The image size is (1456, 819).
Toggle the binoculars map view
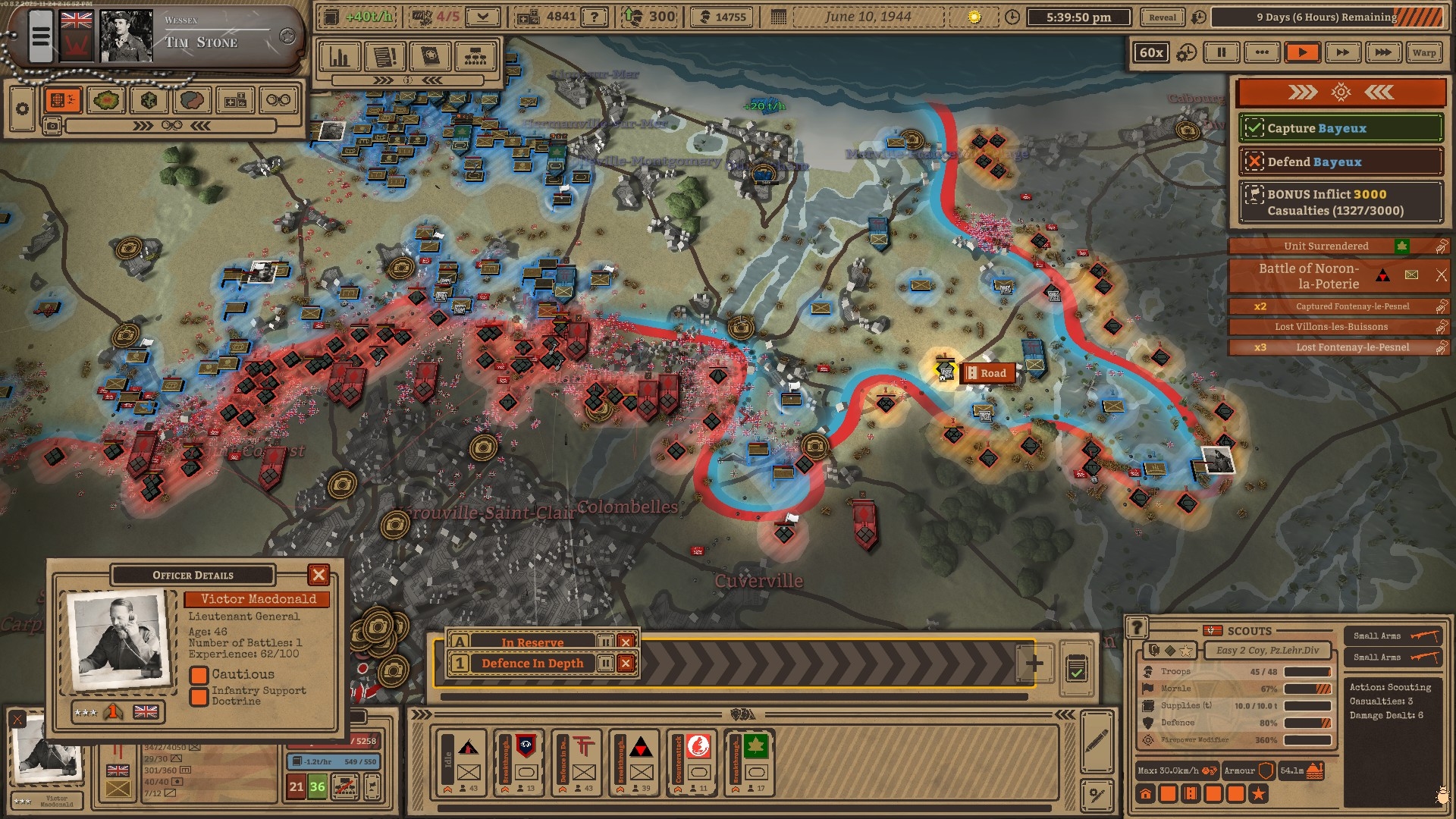[x=278, y=100]
